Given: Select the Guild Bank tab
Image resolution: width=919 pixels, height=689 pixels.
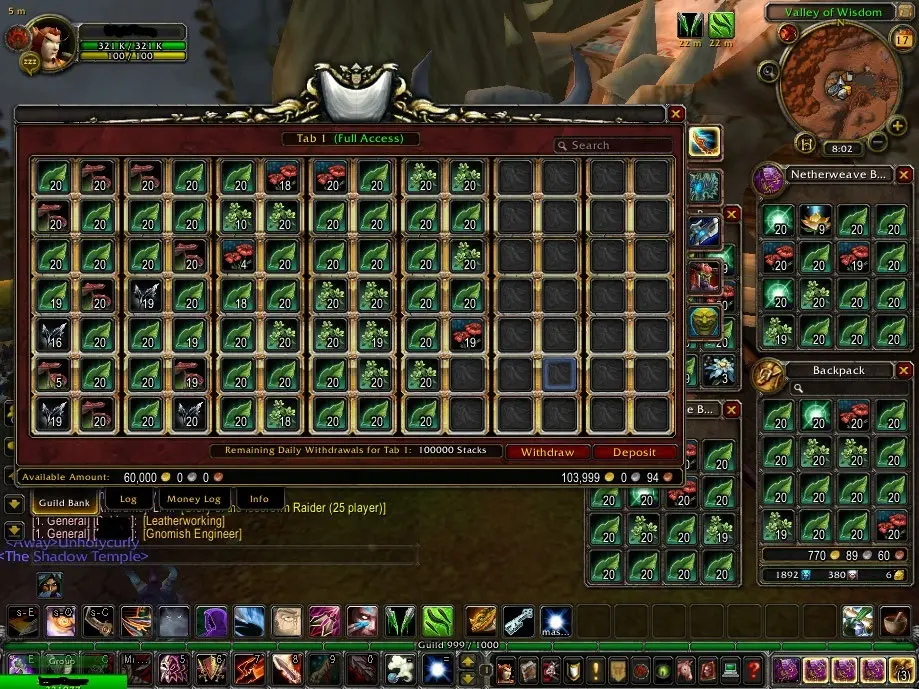Looking at the screenshot, I should (65, 499).
